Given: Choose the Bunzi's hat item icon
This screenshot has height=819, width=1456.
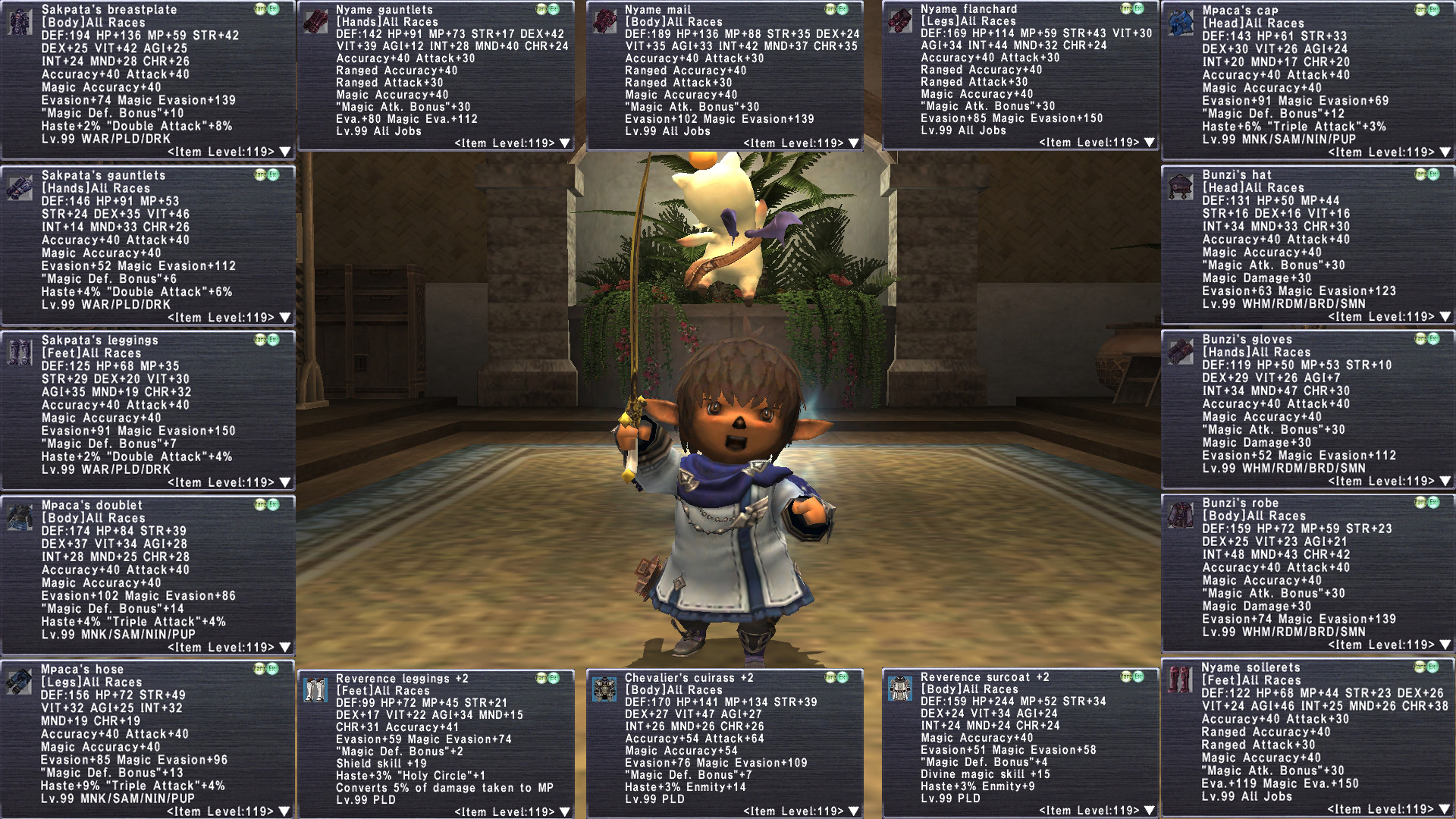Looking at the screenshot, I should [x=1181, y=186].
